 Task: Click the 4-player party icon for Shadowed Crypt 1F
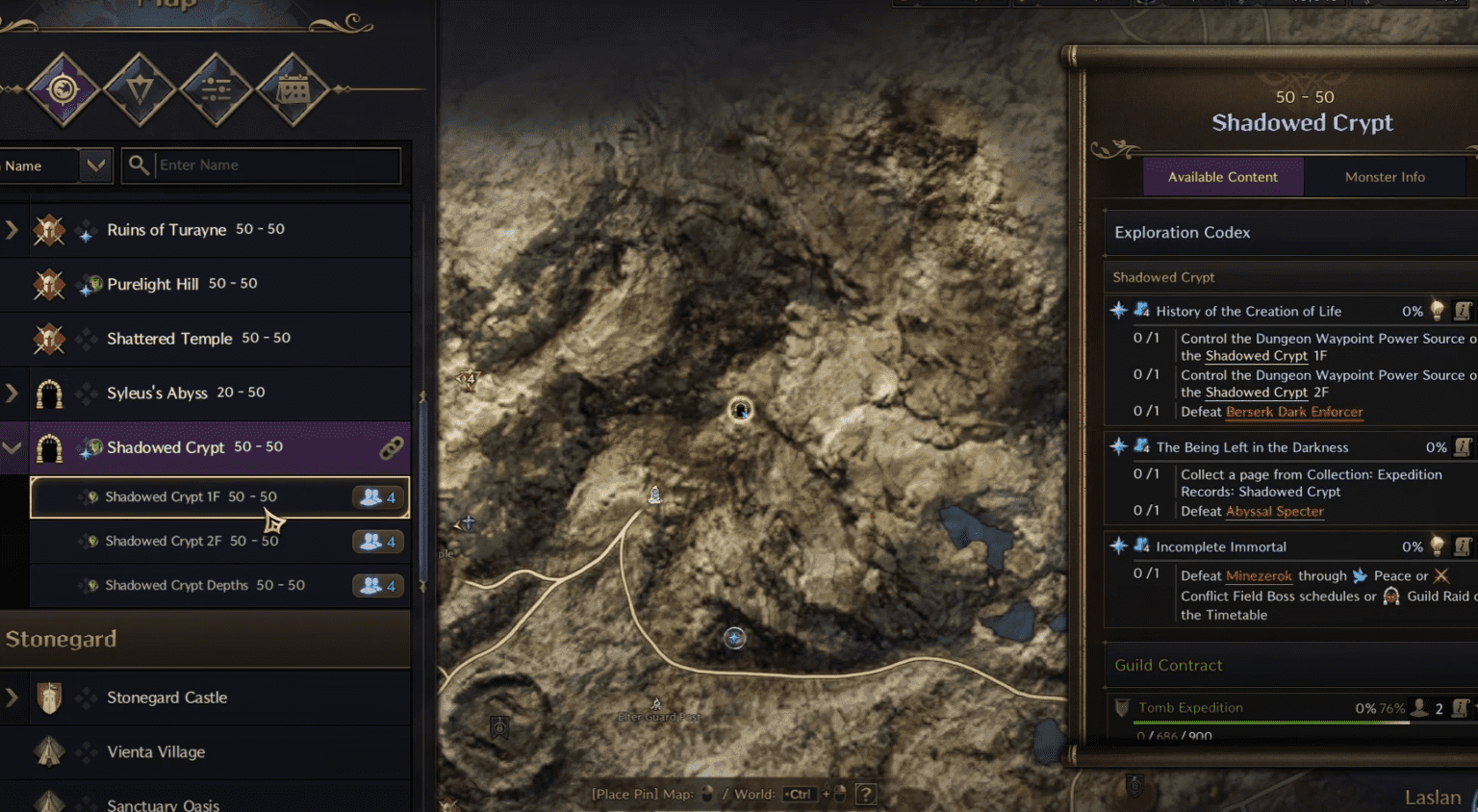pyautogui.click(x=376, y=497)
